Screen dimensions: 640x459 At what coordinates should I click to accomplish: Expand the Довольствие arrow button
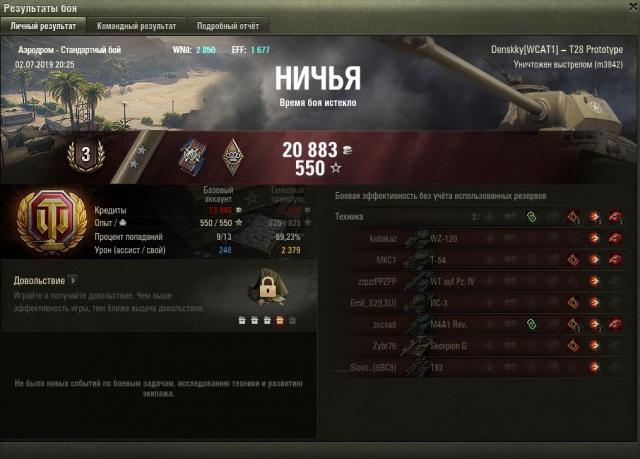pyautogui.click(x=72, y=282)
